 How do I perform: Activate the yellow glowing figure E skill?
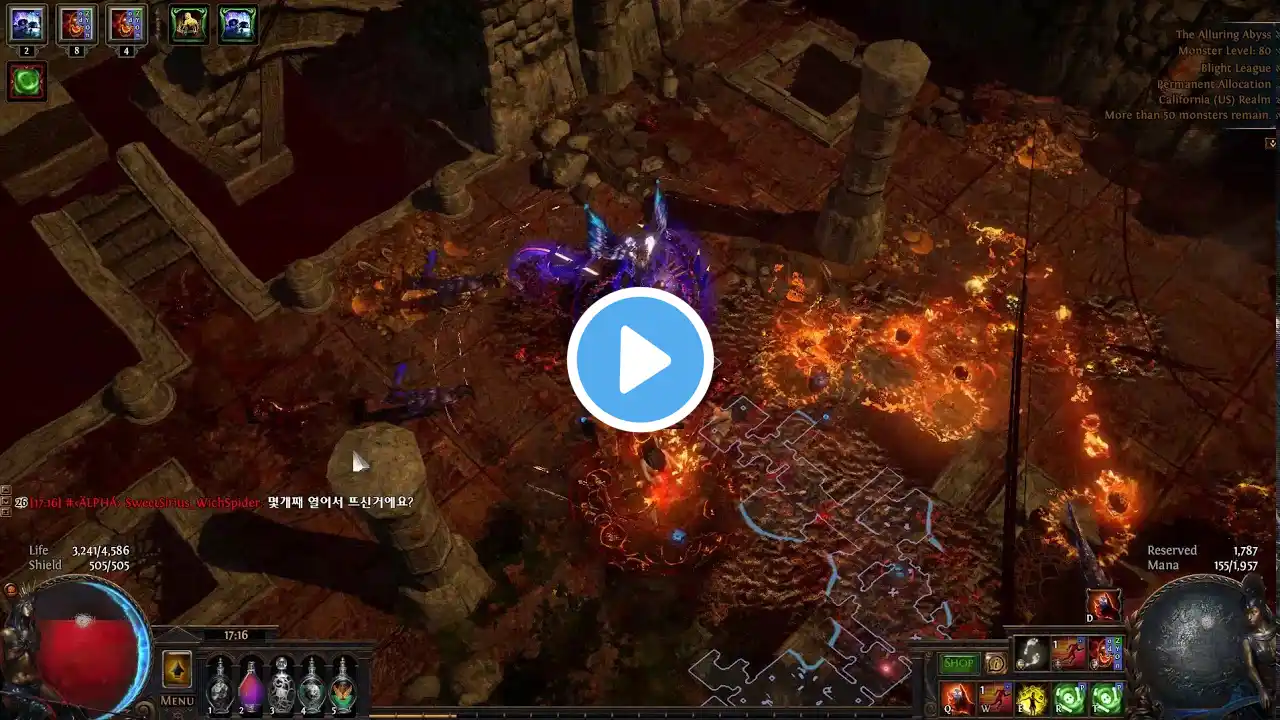coord(1032,698)
